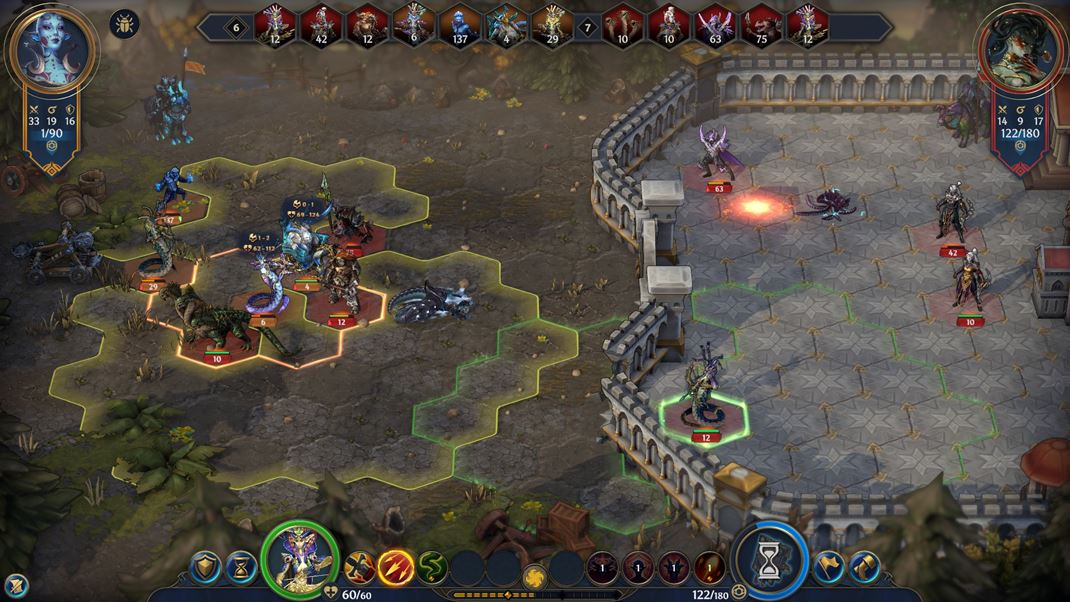Viewport: 1070px width, 602px height.
Task: Select the blue unit with 137 in queue
Action: pyautogui.click(x=460, y=25)
